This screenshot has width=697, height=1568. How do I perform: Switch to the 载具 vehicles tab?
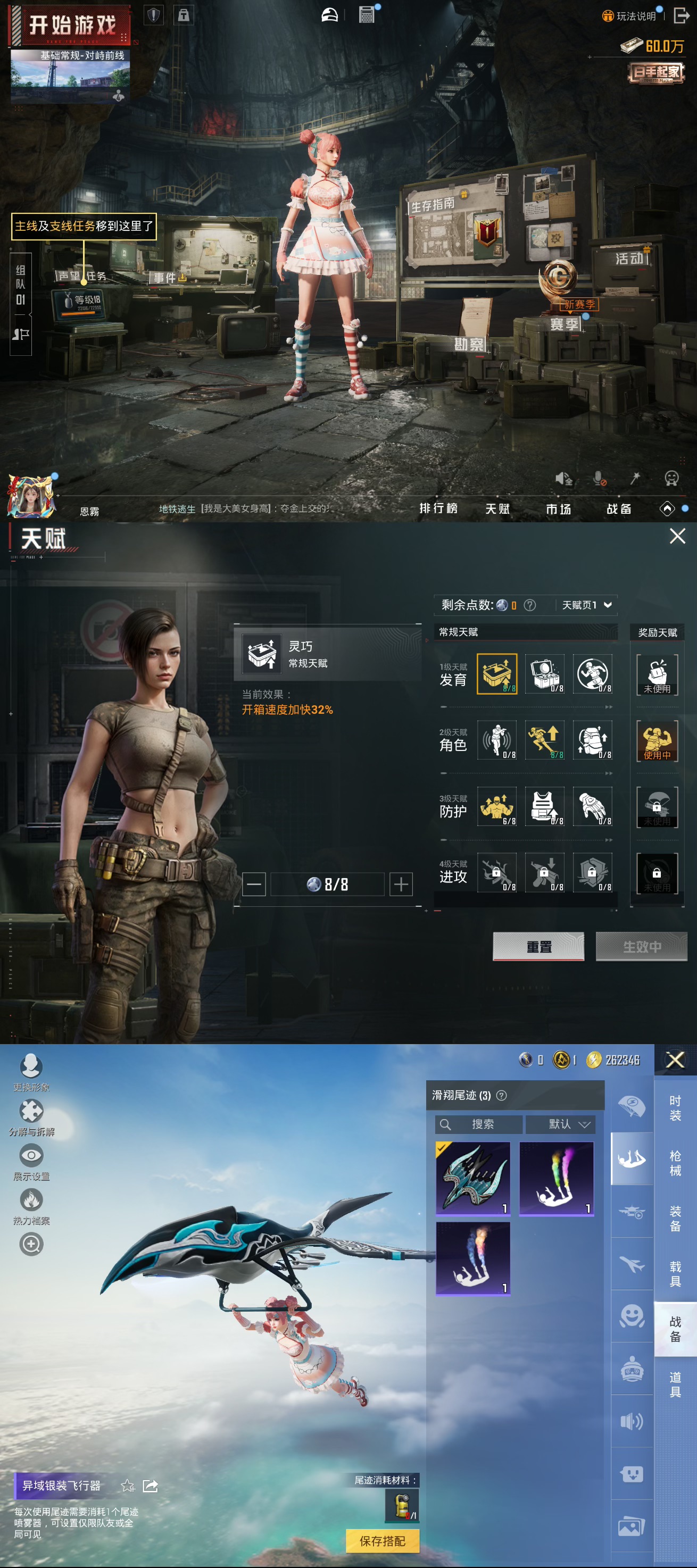tap(675, 1273)
